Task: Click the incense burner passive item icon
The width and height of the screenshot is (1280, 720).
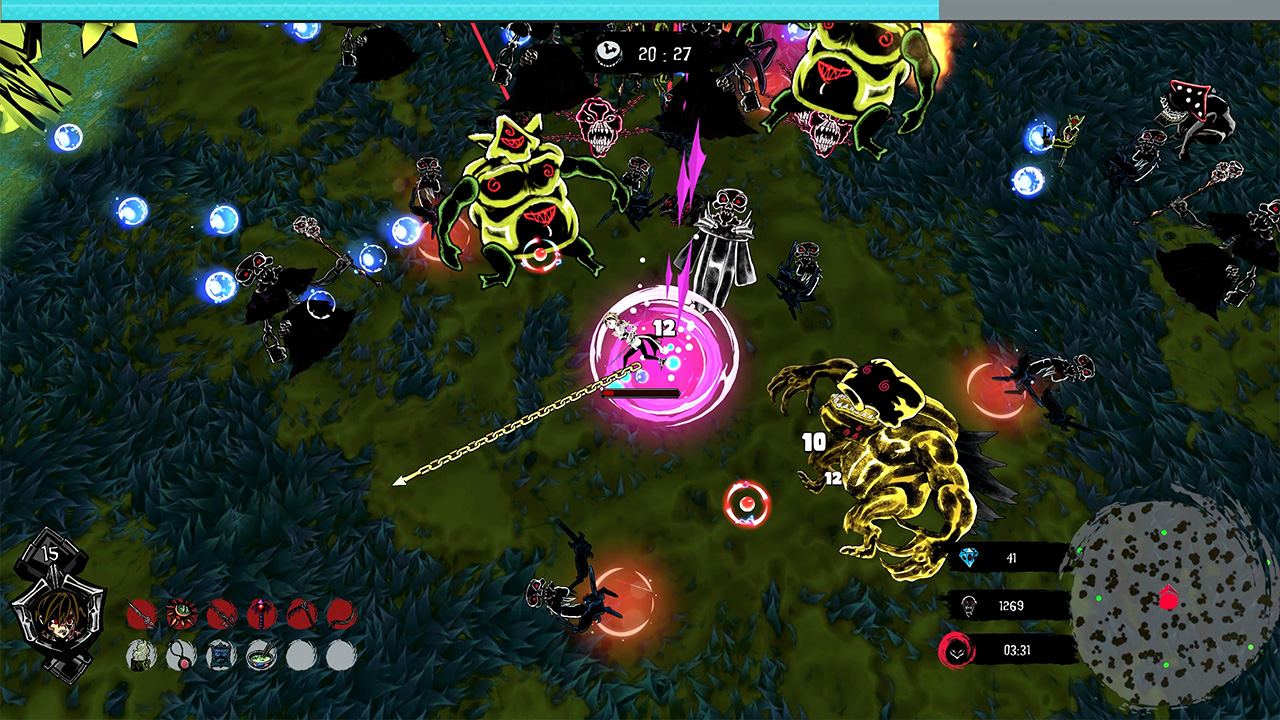Action: coord(141,656)
